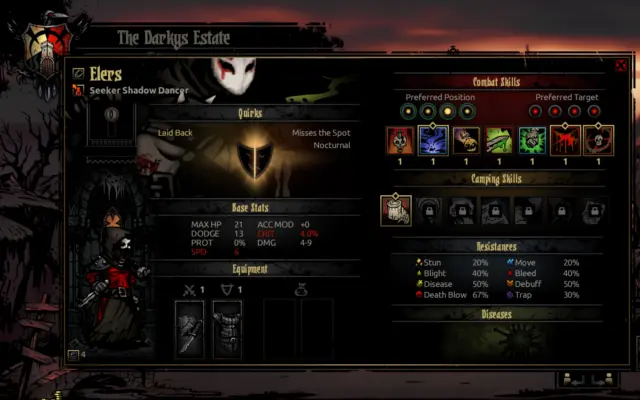Click the Nocturnal quirk

click(332, 145)
